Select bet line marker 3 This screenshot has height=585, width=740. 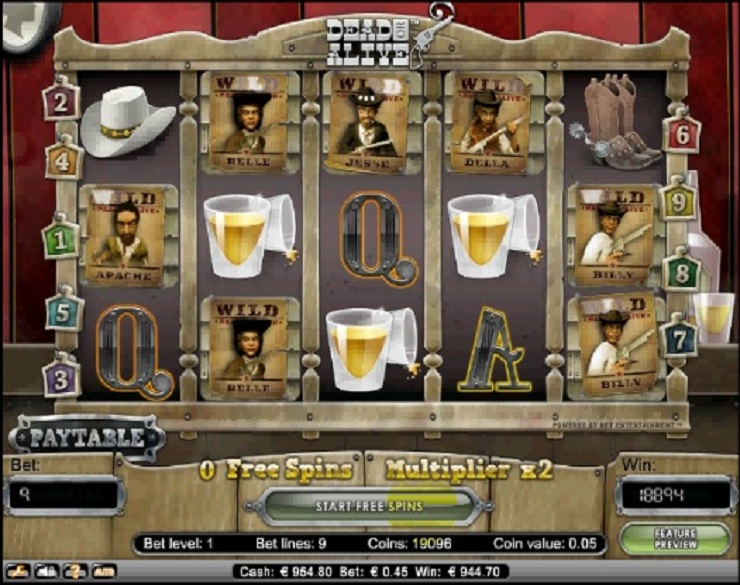click(x=61, y=378)
